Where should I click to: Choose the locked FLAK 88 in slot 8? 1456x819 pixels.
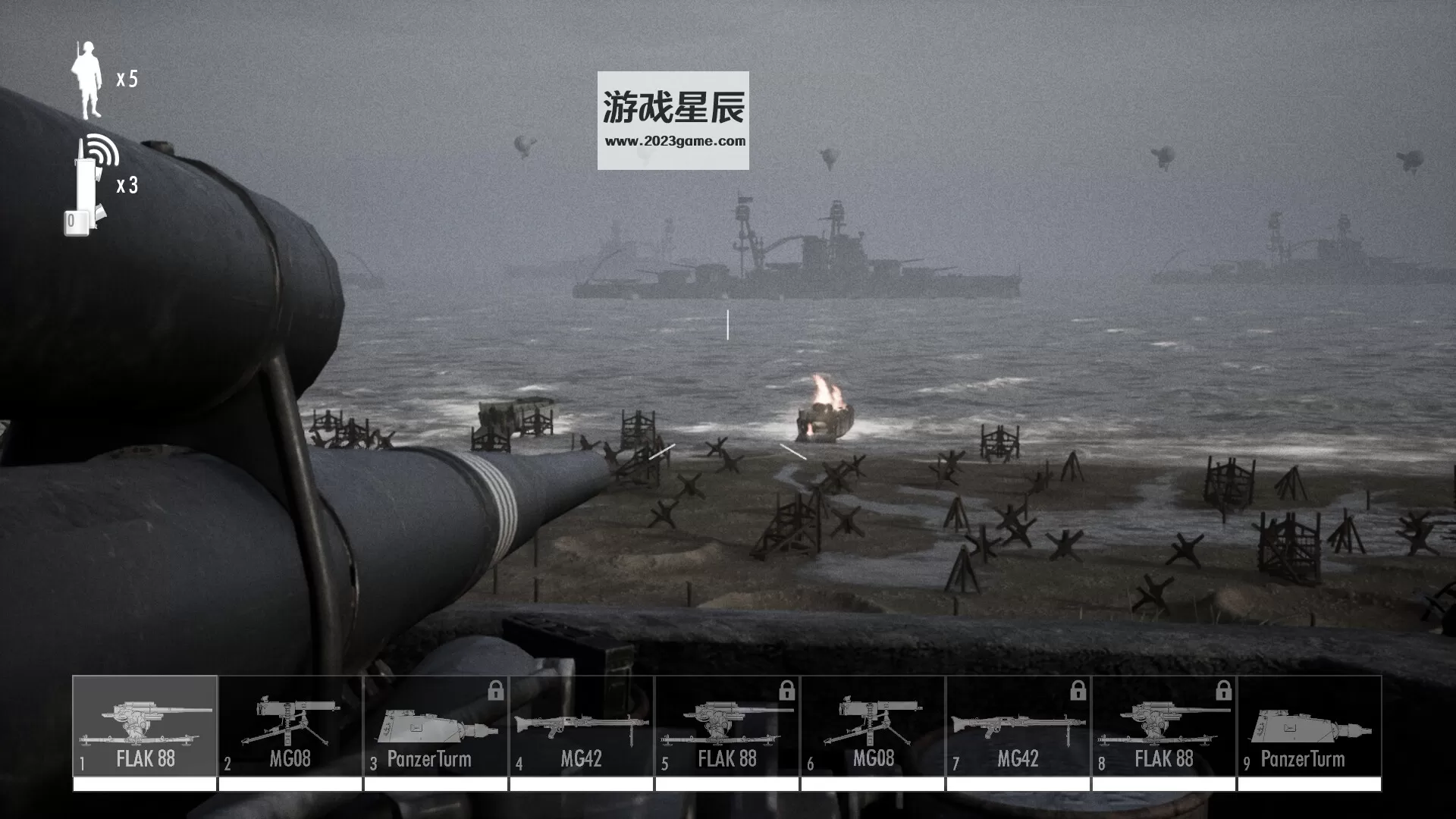[x=1164, y=726]
